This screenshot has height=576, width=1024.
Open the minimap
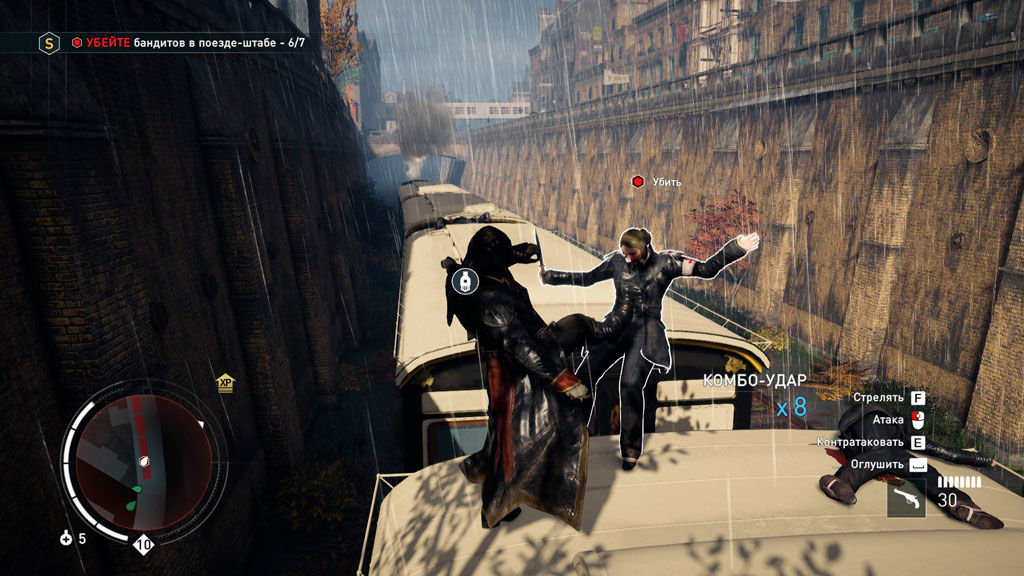tap(144, 462)
